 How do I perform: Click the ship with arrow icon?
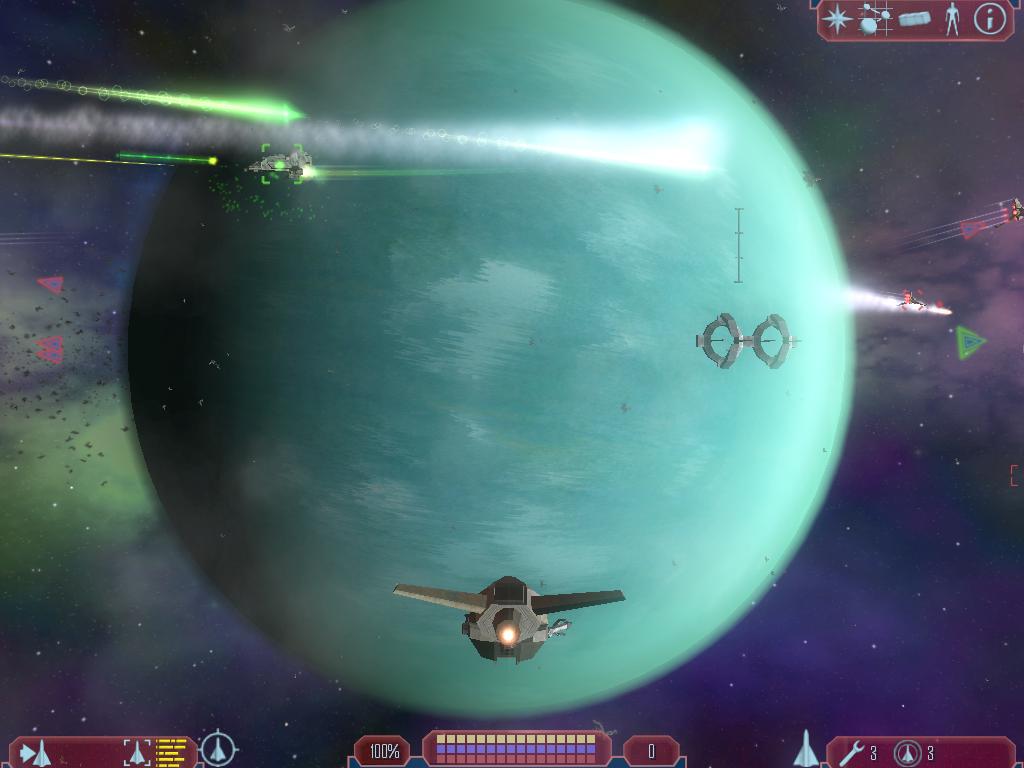(35, 752)
